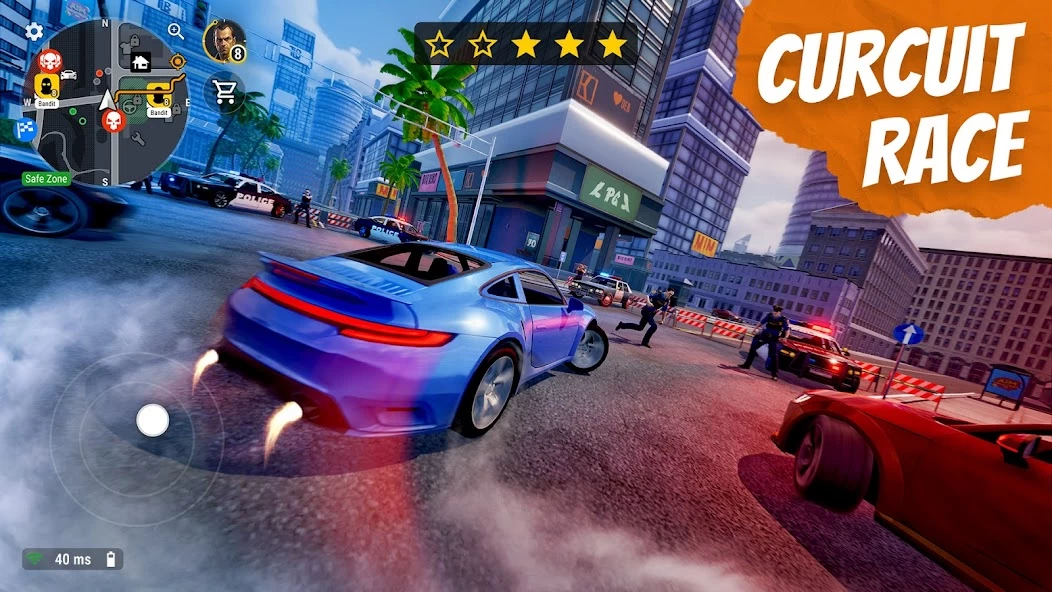Viewport: 1052px width, 592px height.
Task: Select the house marker on the minimap
Action: point(140,61)
